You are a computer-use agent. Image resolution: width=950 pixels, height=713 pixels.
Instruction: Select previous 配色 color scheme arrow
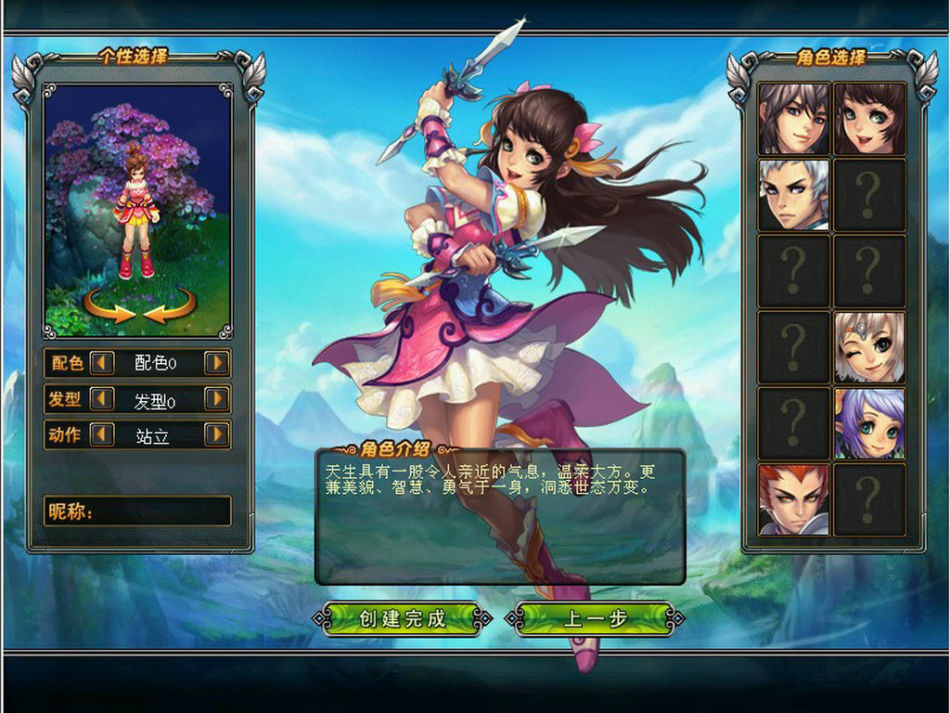[x=102, y=363]
